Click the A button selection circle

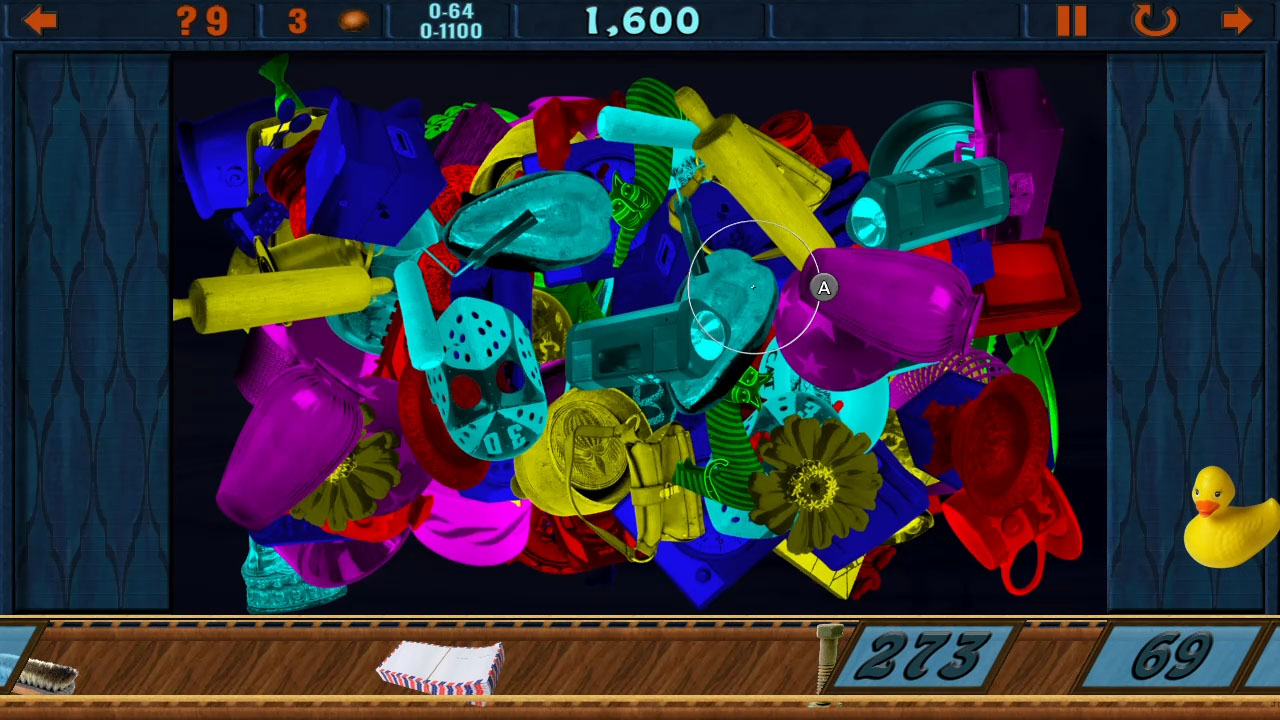point(822,287)
